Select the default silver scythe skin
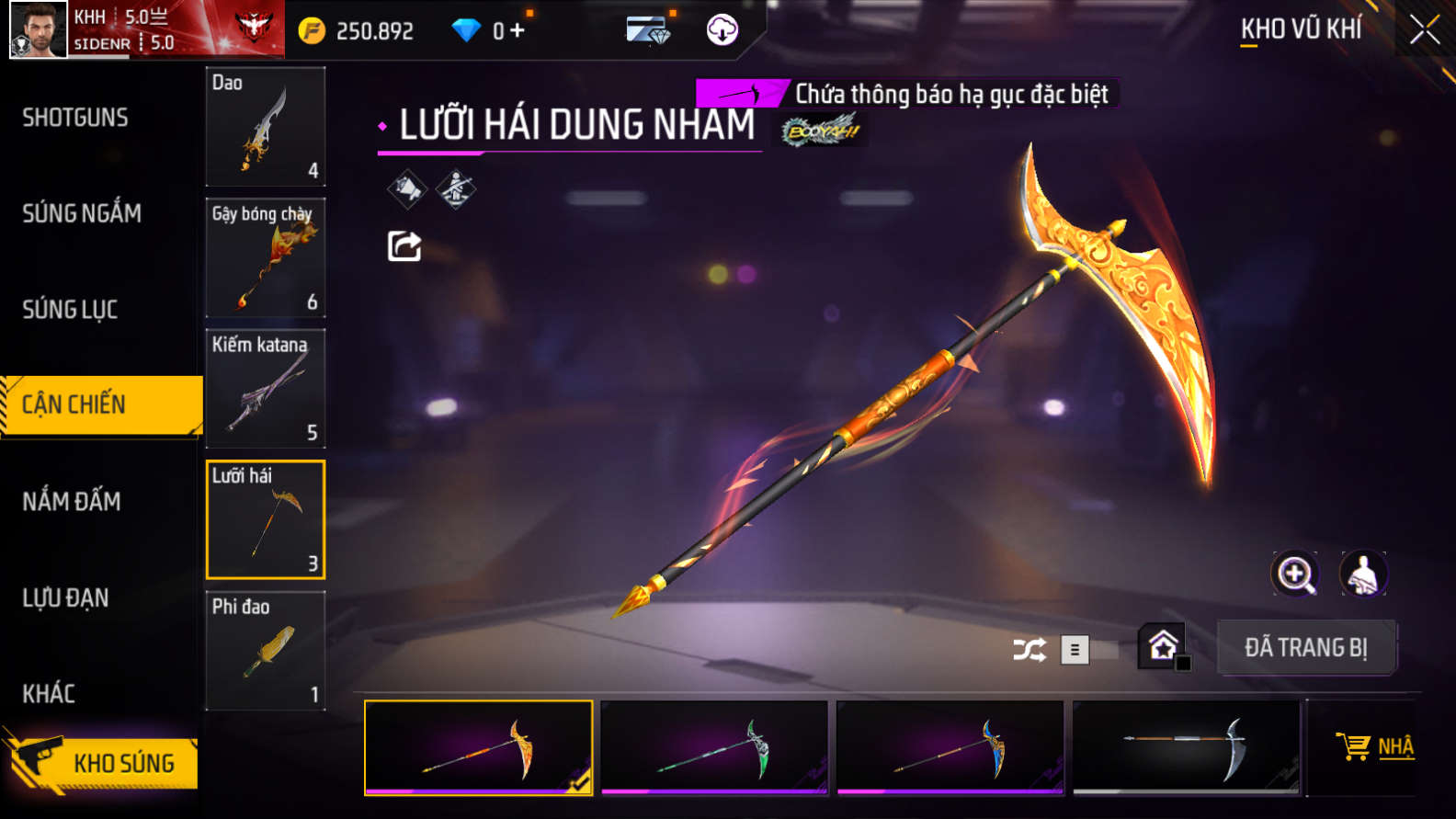Viewport: 1456px width, 819px height. (1186, 747)
